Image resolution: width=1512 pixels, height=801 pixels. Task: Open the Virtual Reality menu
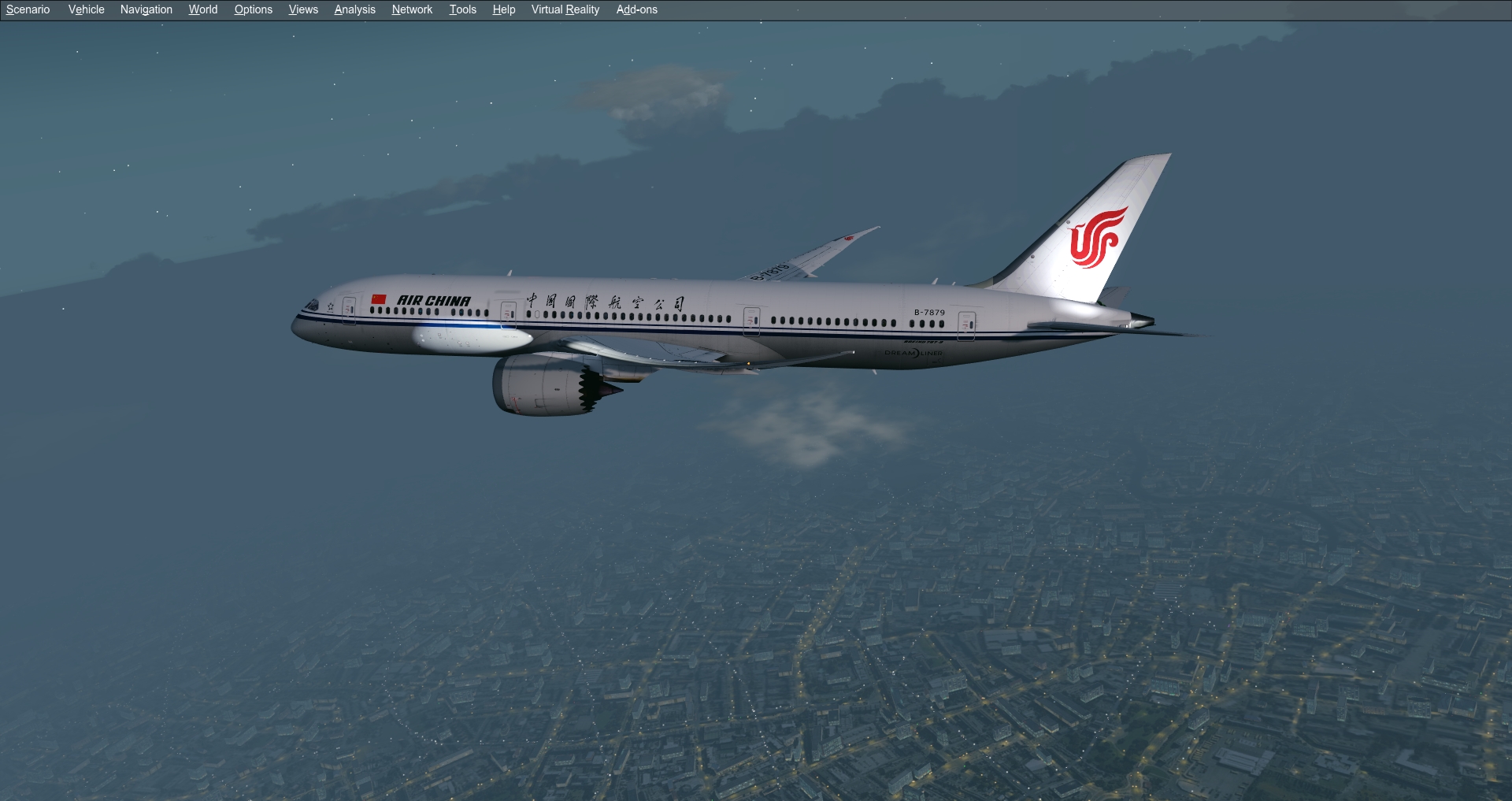565,9
